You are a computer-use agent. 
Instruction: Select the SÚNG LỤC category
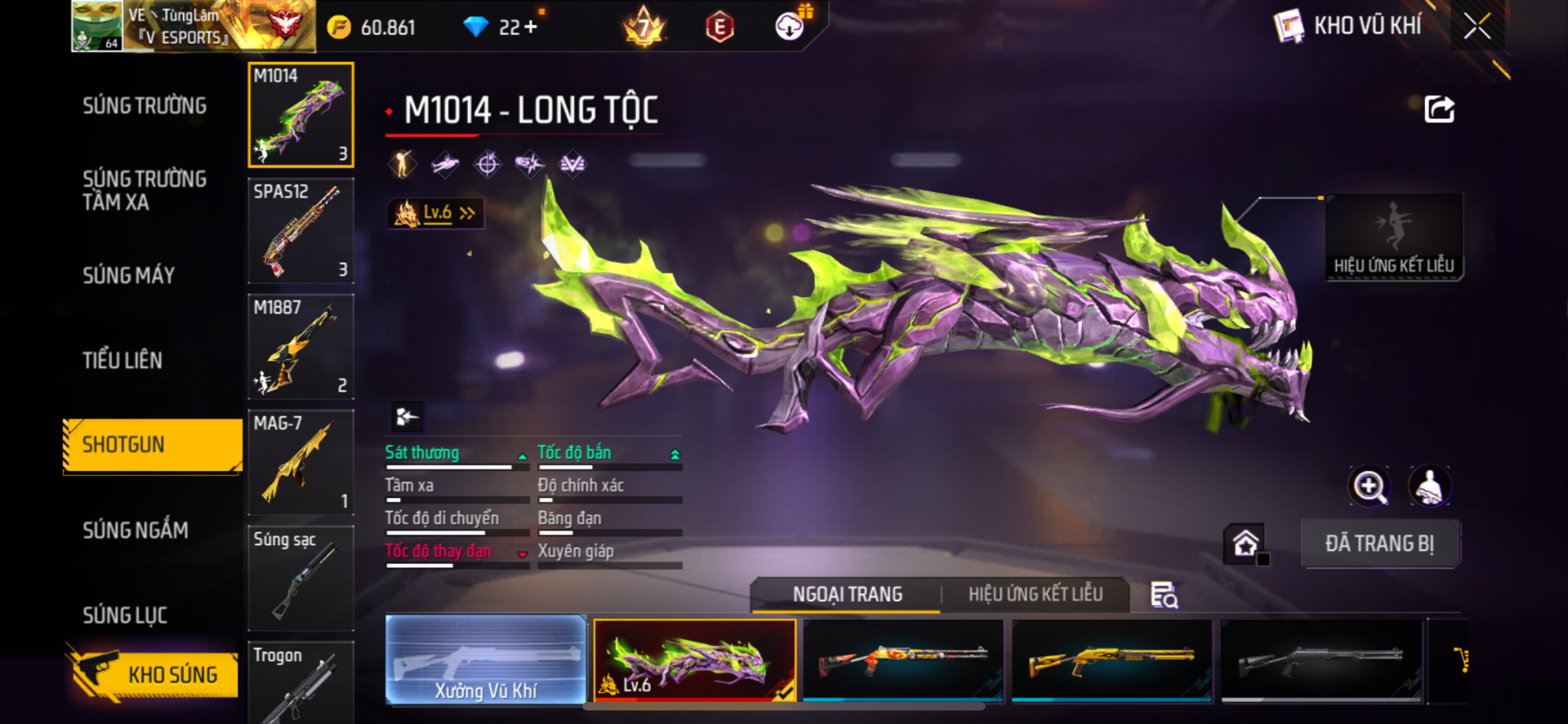click(125, 615)
